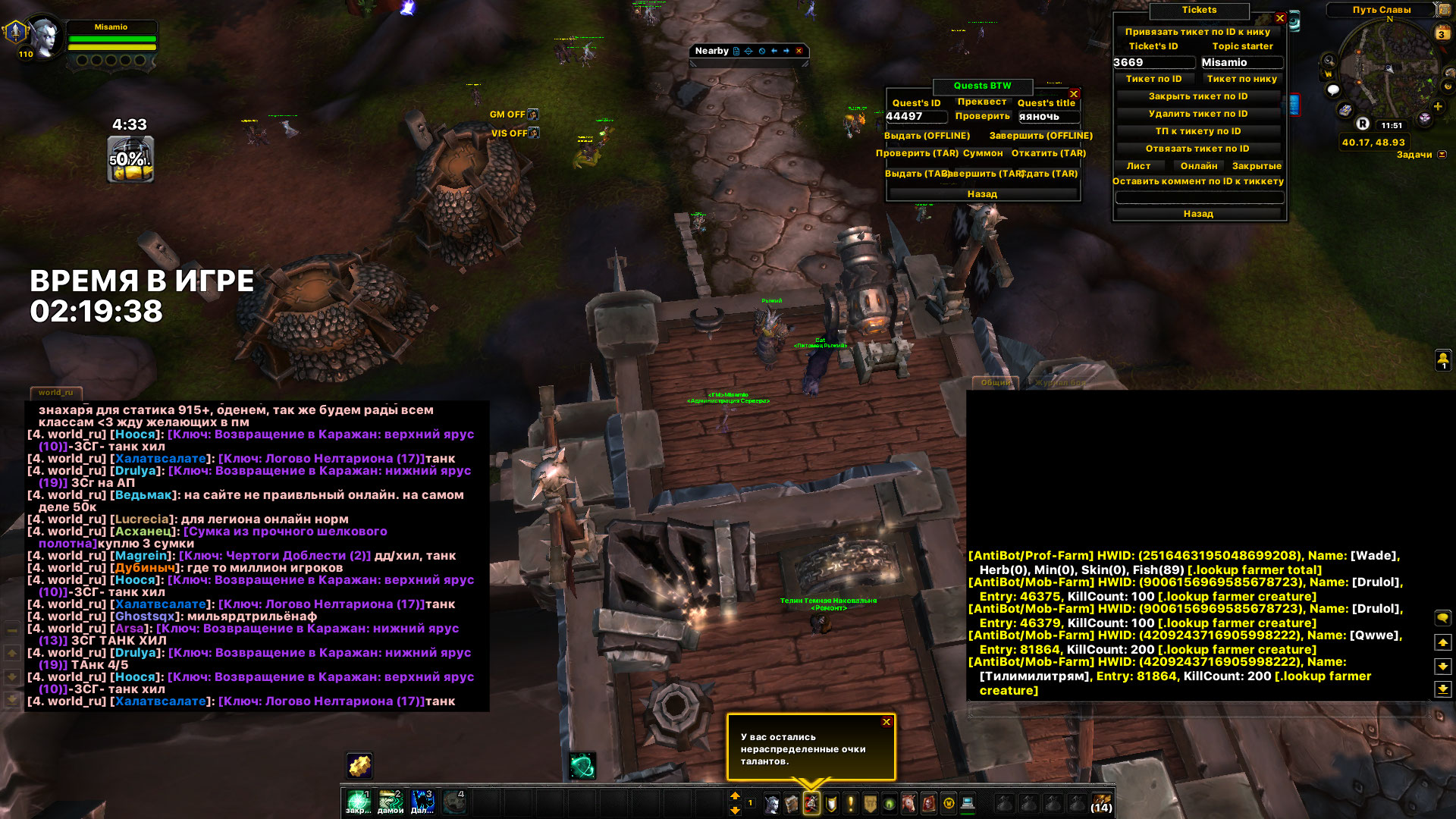Edit the Quest's ID input field
The width and height of the screenshot is (1456, 819).
click(x=915, y=117)
